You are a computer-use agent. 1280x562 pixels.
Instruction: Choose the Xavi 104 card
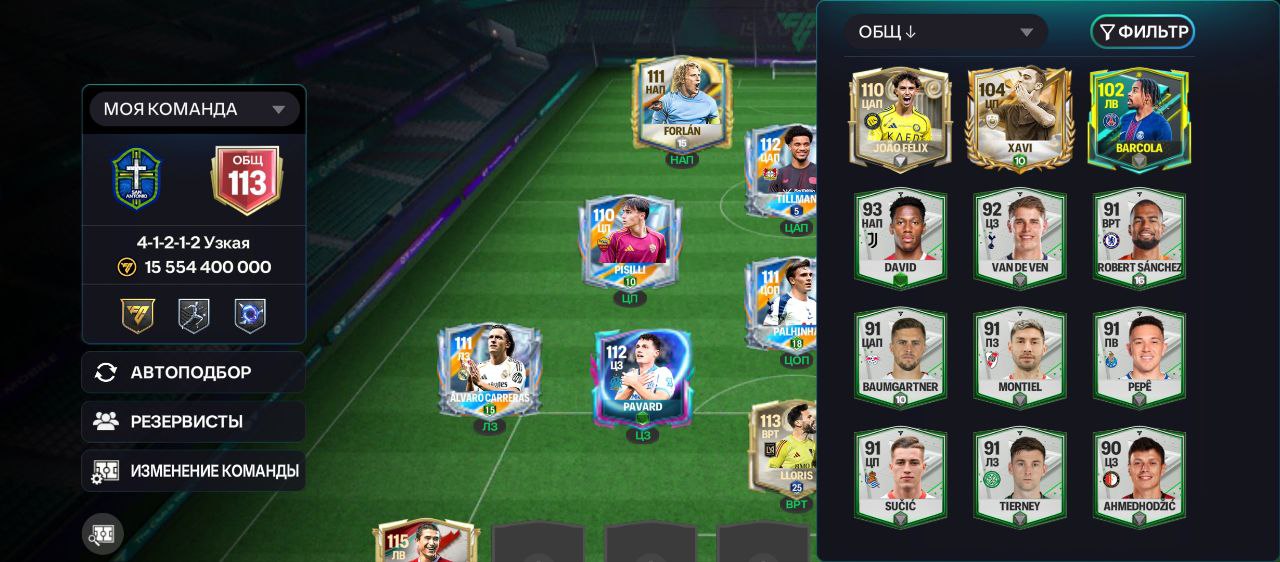click(x=1019, y=119)
